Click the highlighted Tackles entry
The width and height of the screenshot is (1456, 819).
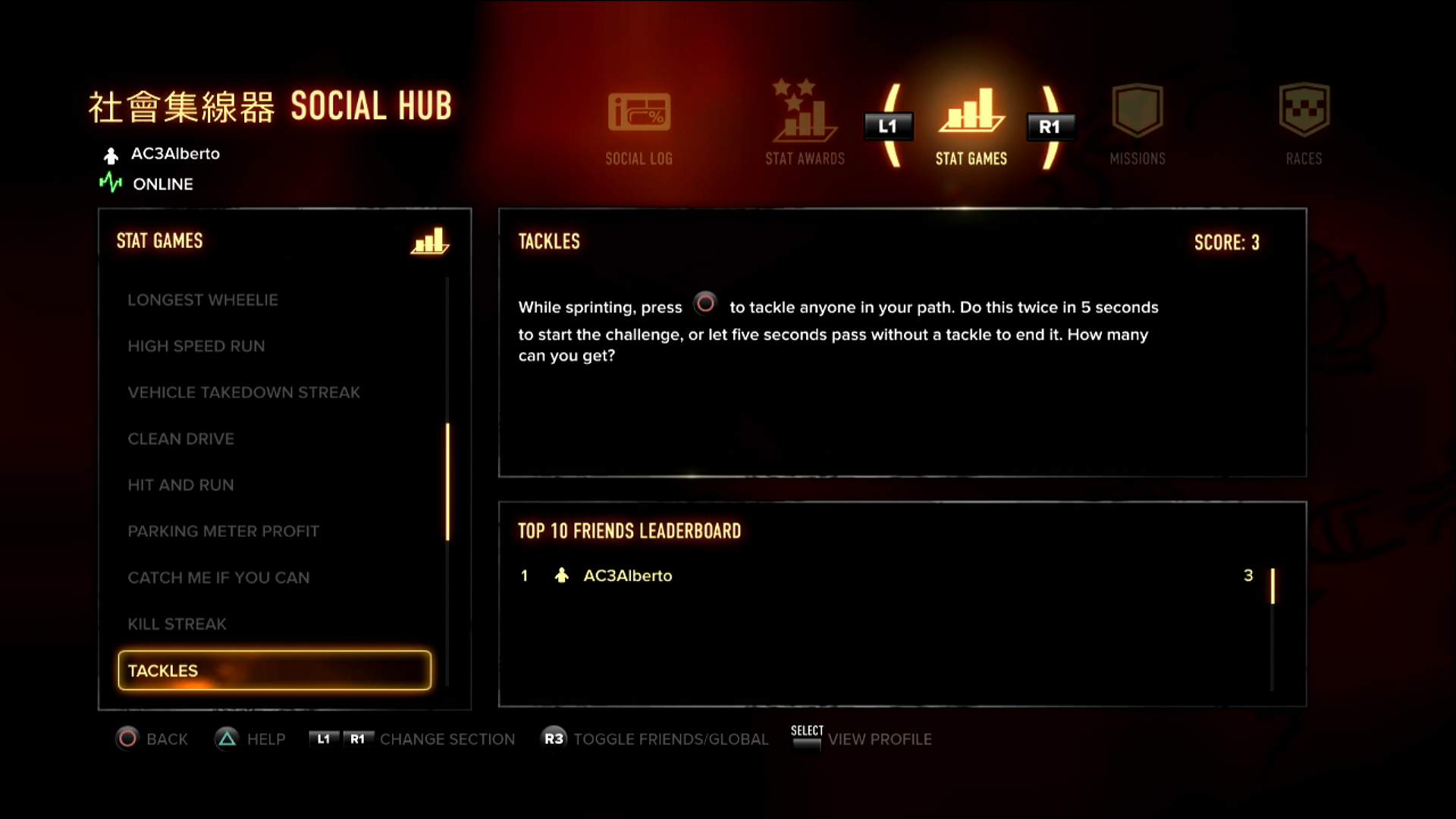(x=275, y=670)
